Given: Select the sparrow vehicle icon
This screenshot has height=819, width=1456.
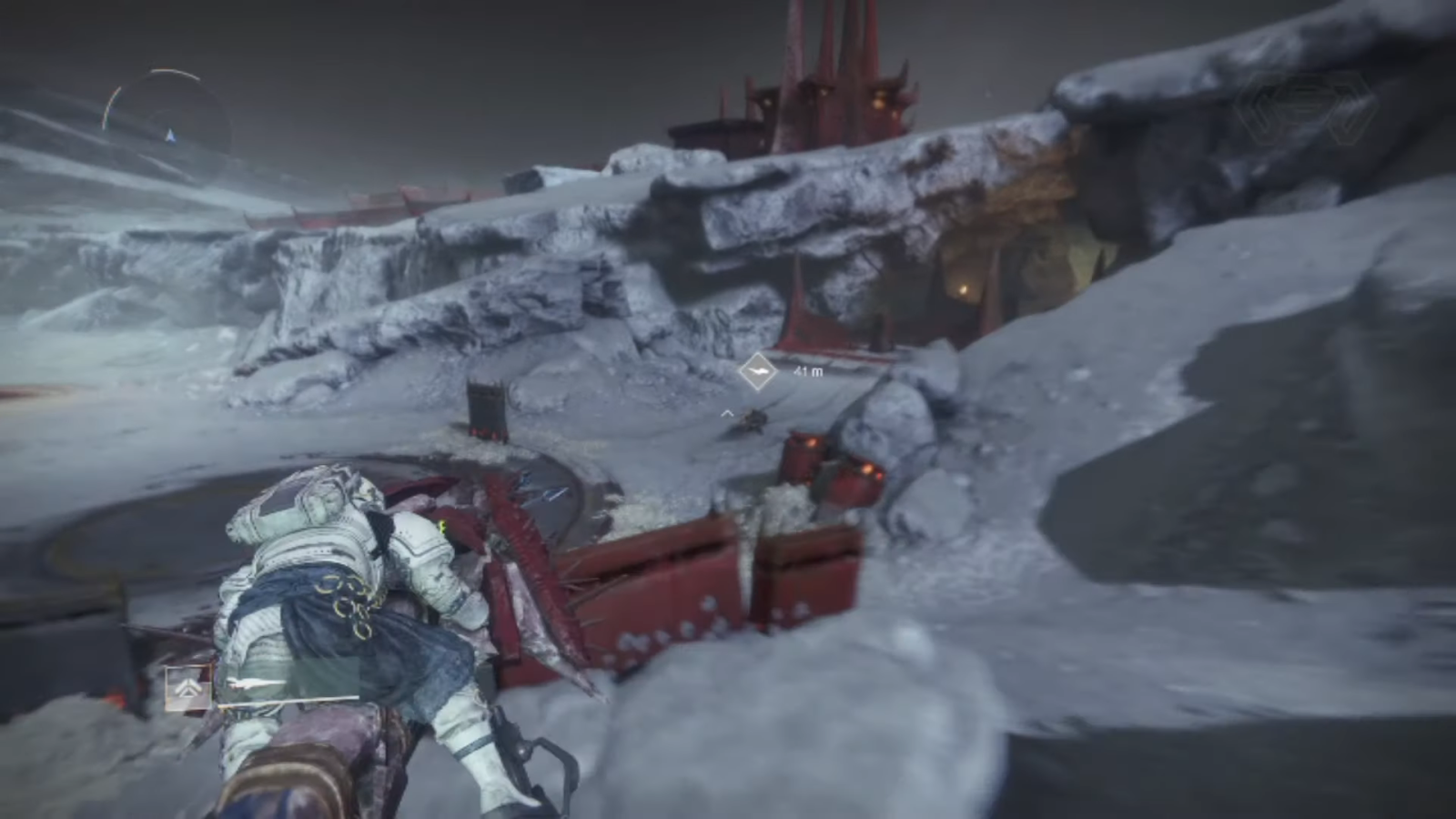Looking at the screenshot, I should (257, 683).
